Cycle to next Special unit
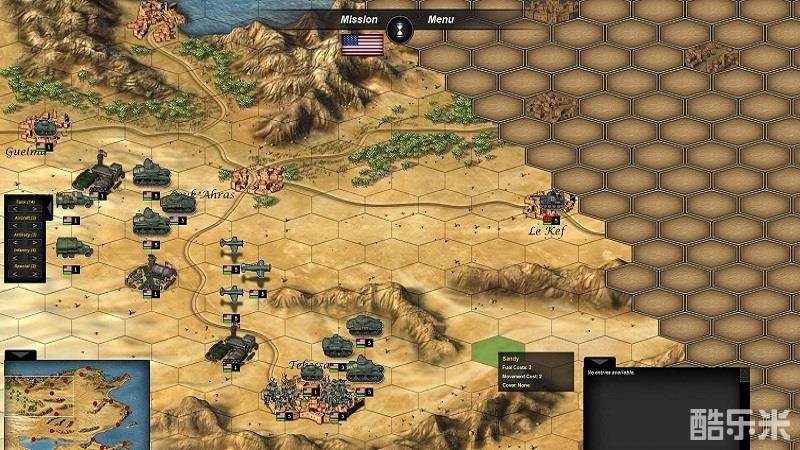The image size is (800, 450). click(x=35, y=274)
